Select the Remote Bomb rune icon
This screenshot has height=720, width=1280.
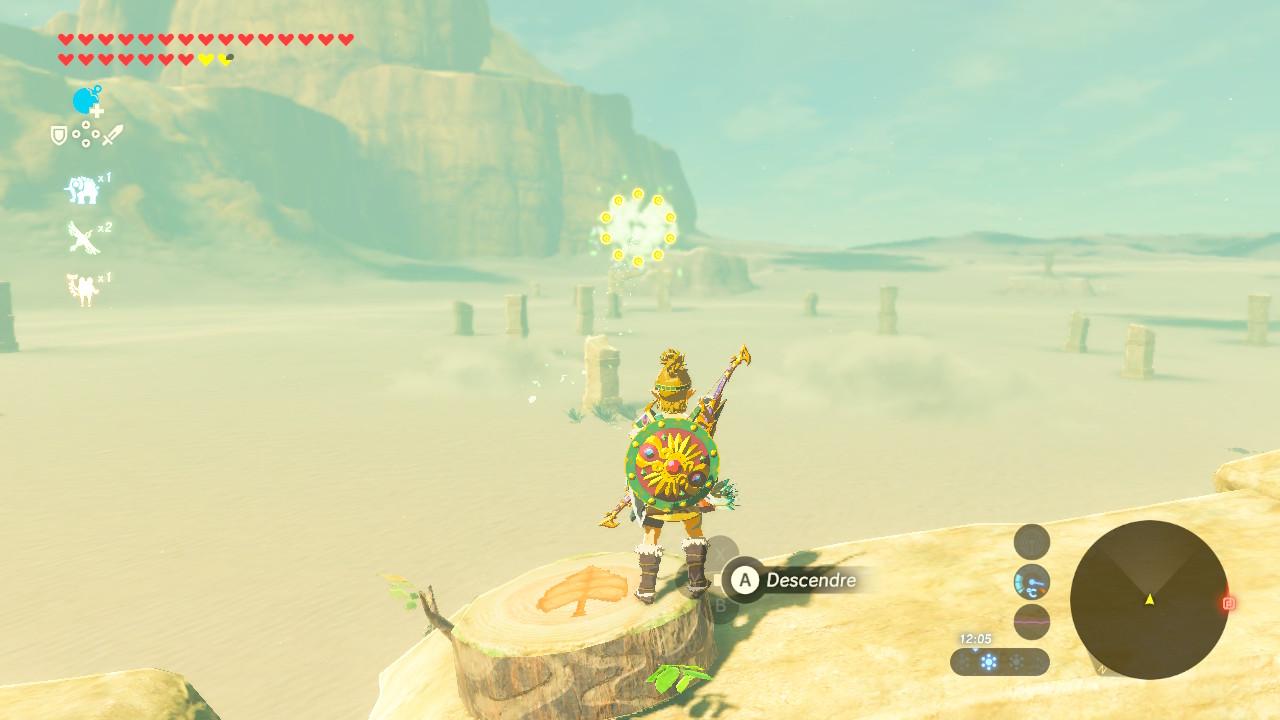point(86,101)
